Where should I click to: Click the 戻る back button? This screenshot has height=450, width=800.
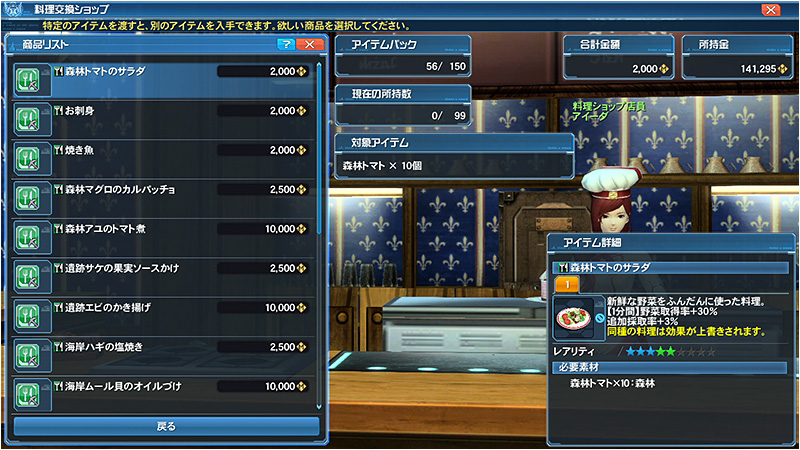point(166,426)
